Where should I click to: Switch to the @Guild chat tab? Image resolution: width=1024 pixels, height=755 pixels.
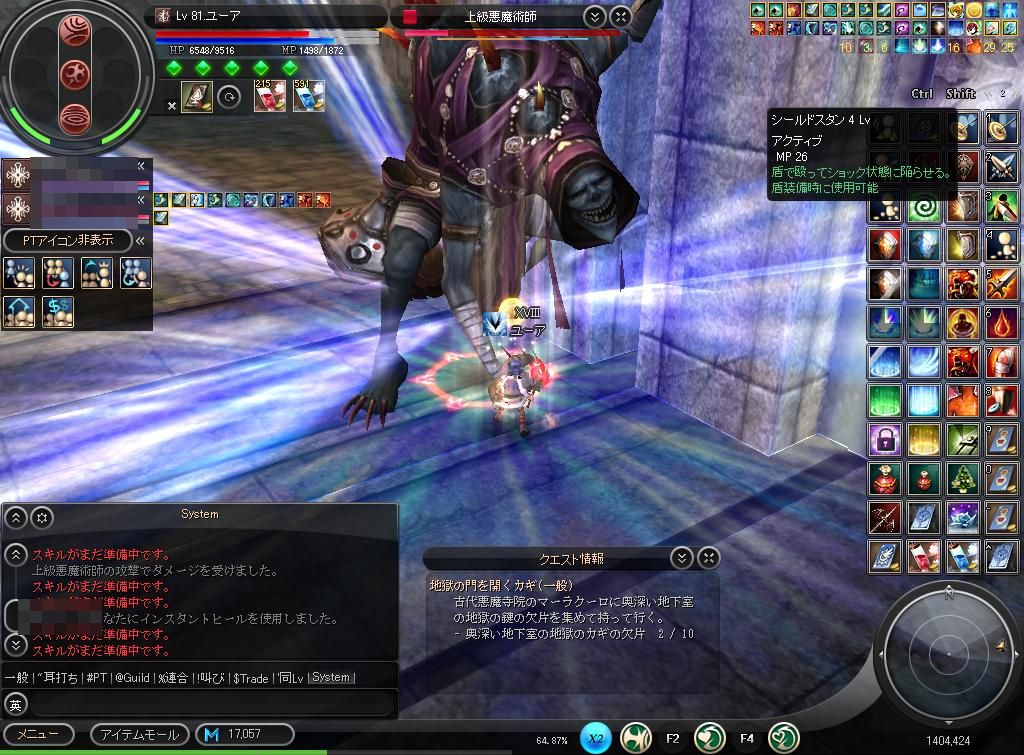[135, 677]
